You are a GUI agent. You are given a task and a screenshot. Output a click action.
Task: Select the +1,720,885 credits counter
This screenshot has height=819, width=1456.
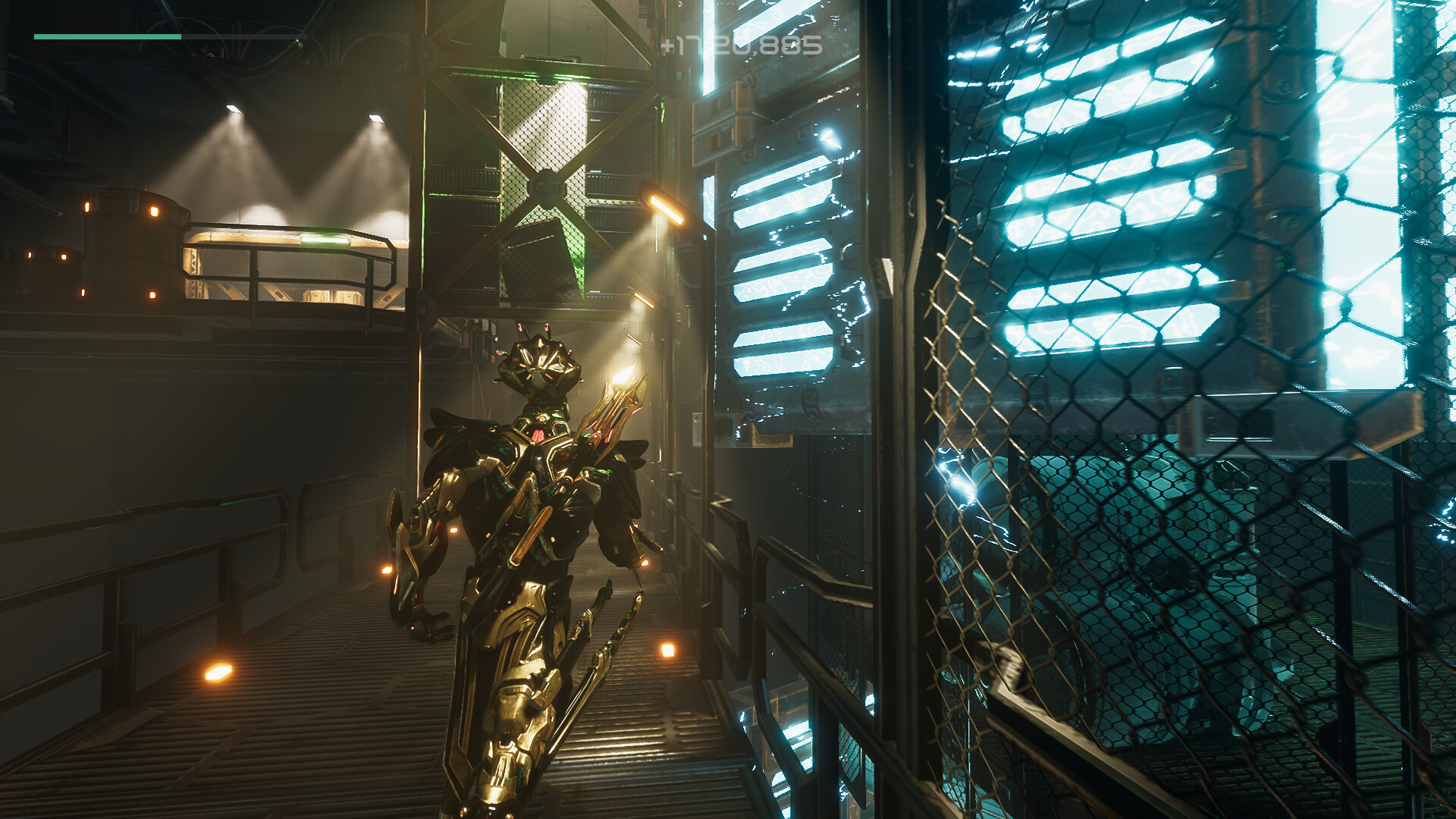(x=742, y=45)
